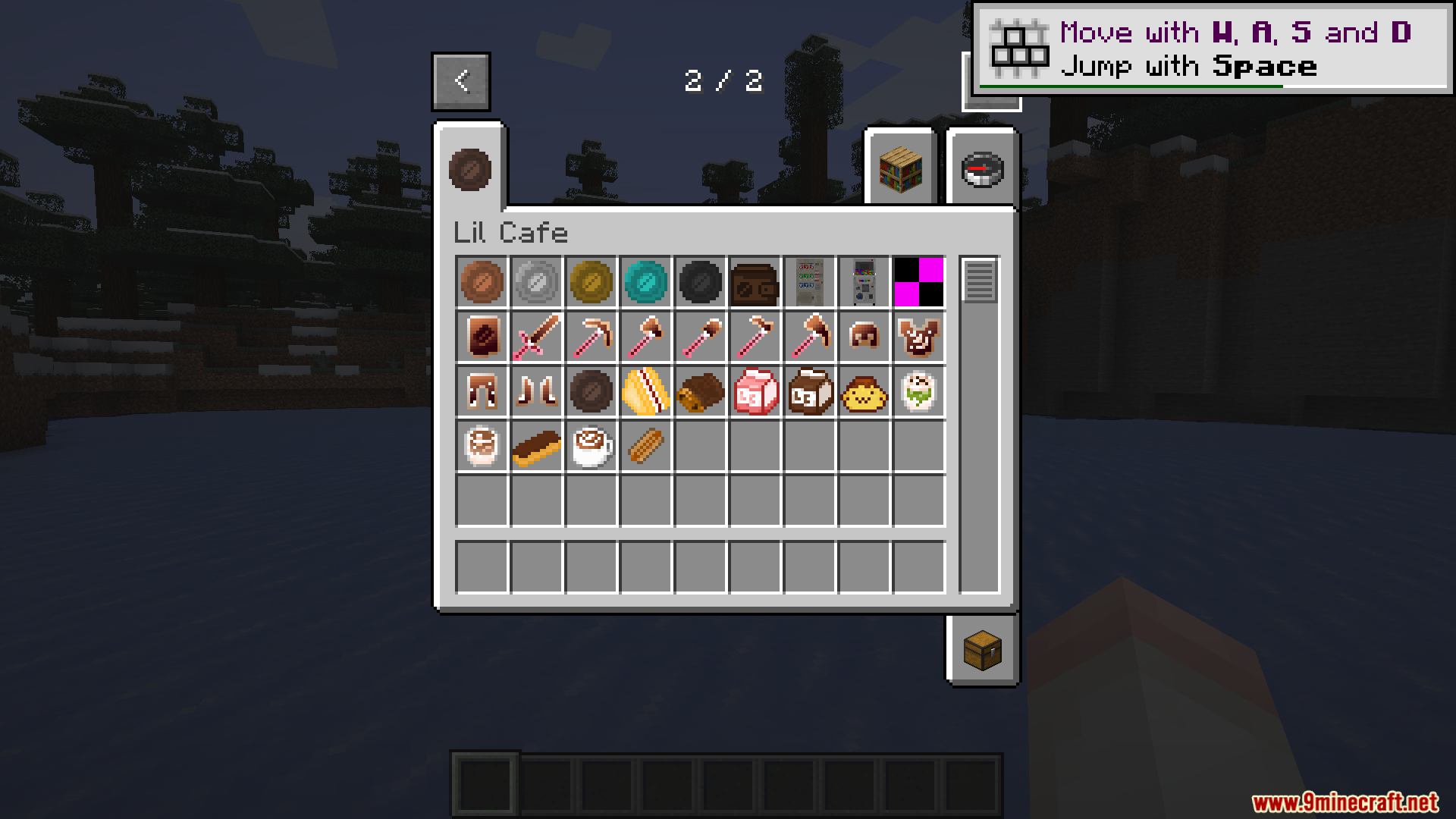Pick up the pink pickaxe tool
The image size is (1456, 819).
pos(591,336)
